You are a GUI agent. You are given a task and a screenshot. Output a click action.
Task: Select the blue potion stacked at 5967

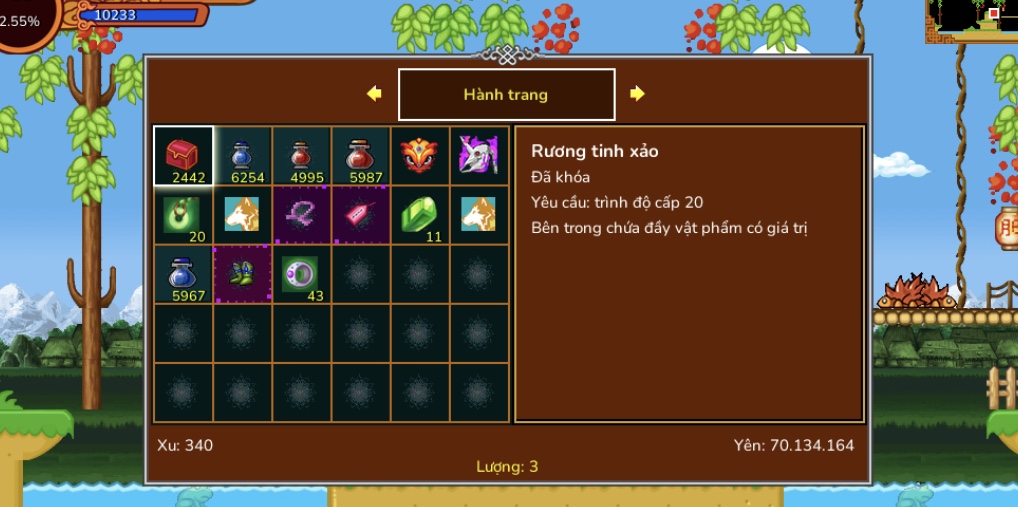[183, 274]
